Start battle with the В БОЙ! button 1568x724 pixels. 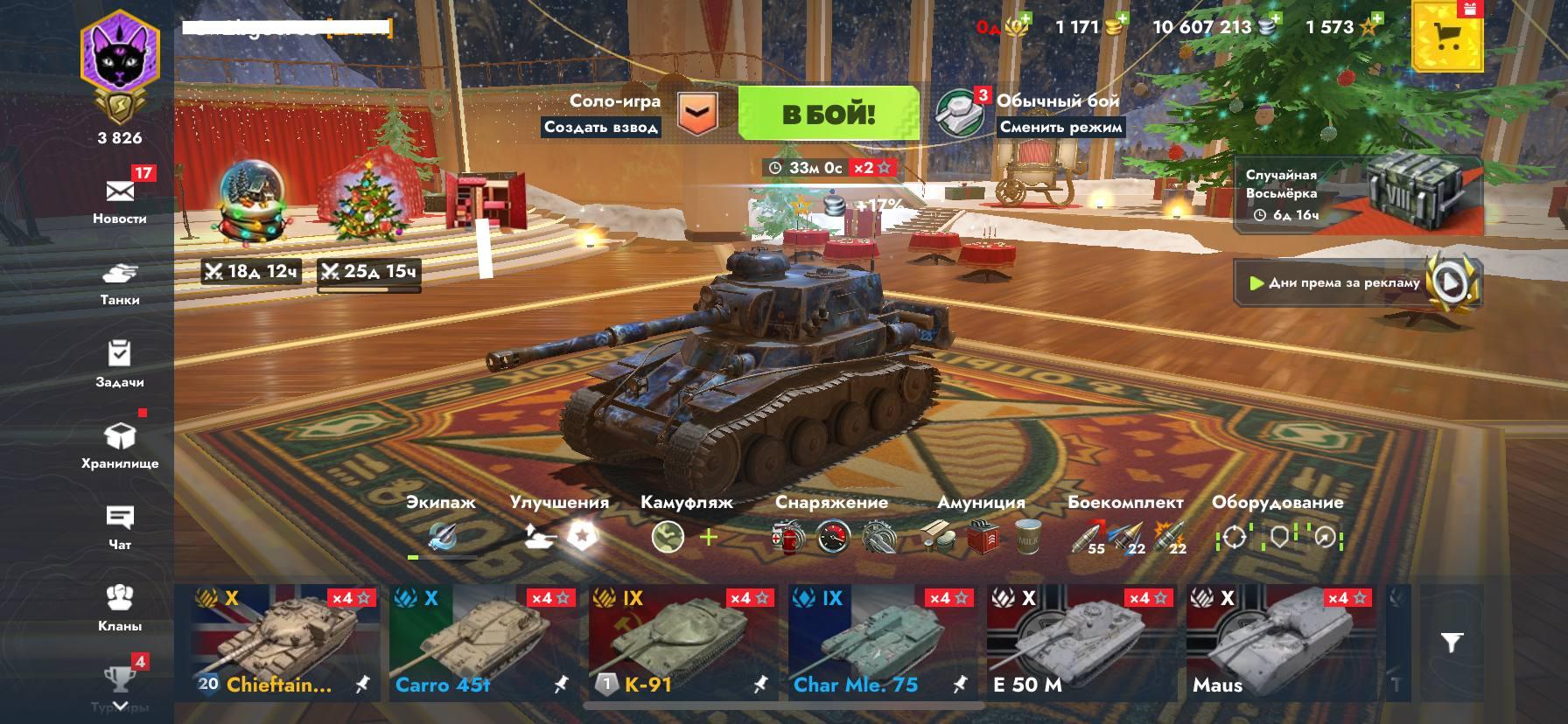pyautogui.click(x=828, y=114)
